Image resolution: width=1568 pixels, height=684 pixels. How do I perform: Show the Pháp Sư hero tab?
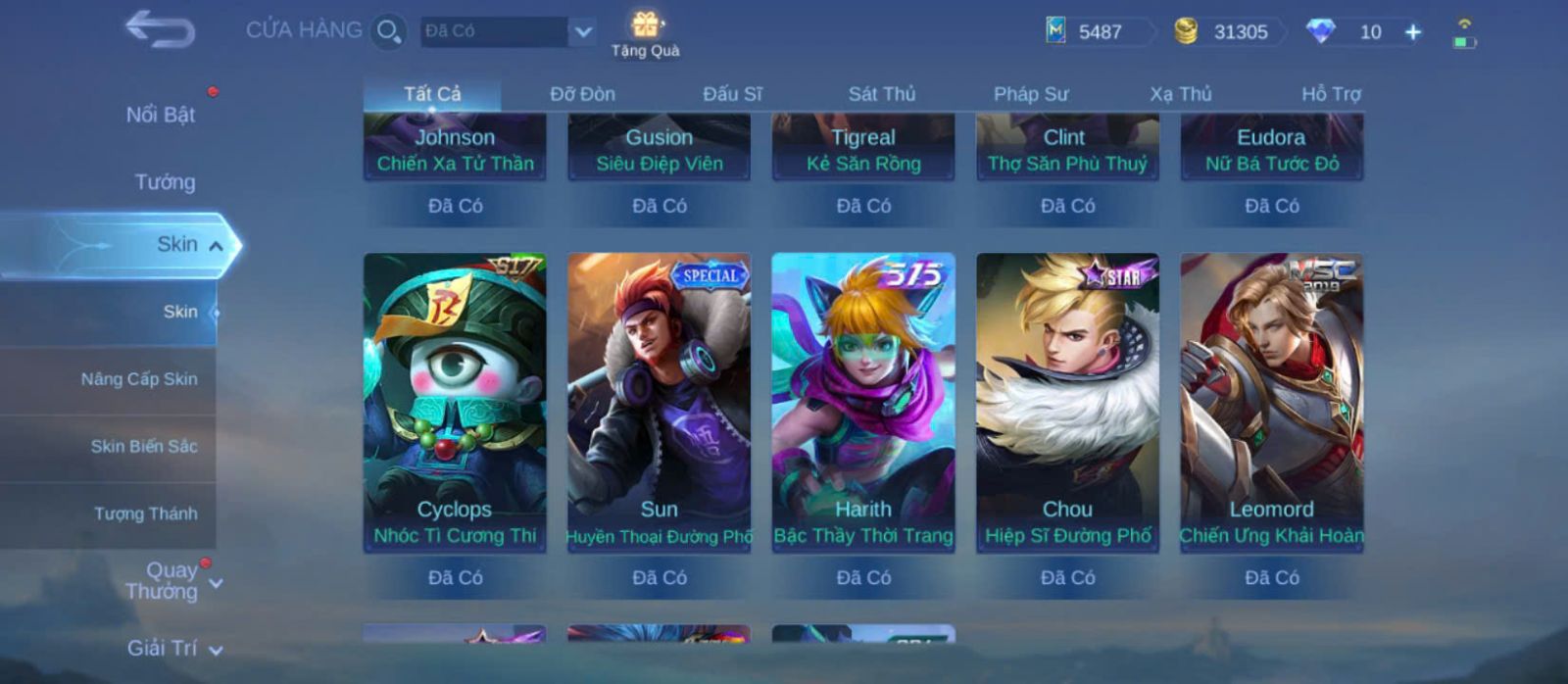coord(1030,94)
